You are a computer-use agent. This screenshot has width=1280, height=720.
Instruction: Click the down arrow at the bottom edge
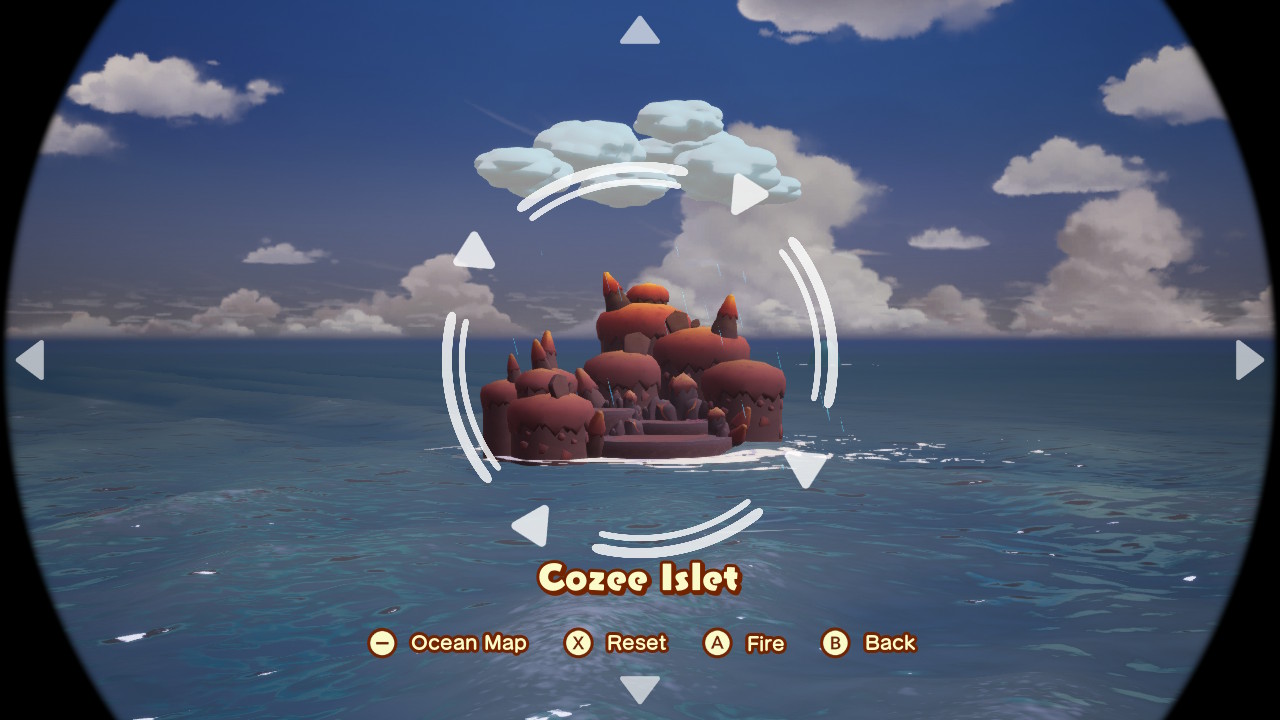coord(640,688)
